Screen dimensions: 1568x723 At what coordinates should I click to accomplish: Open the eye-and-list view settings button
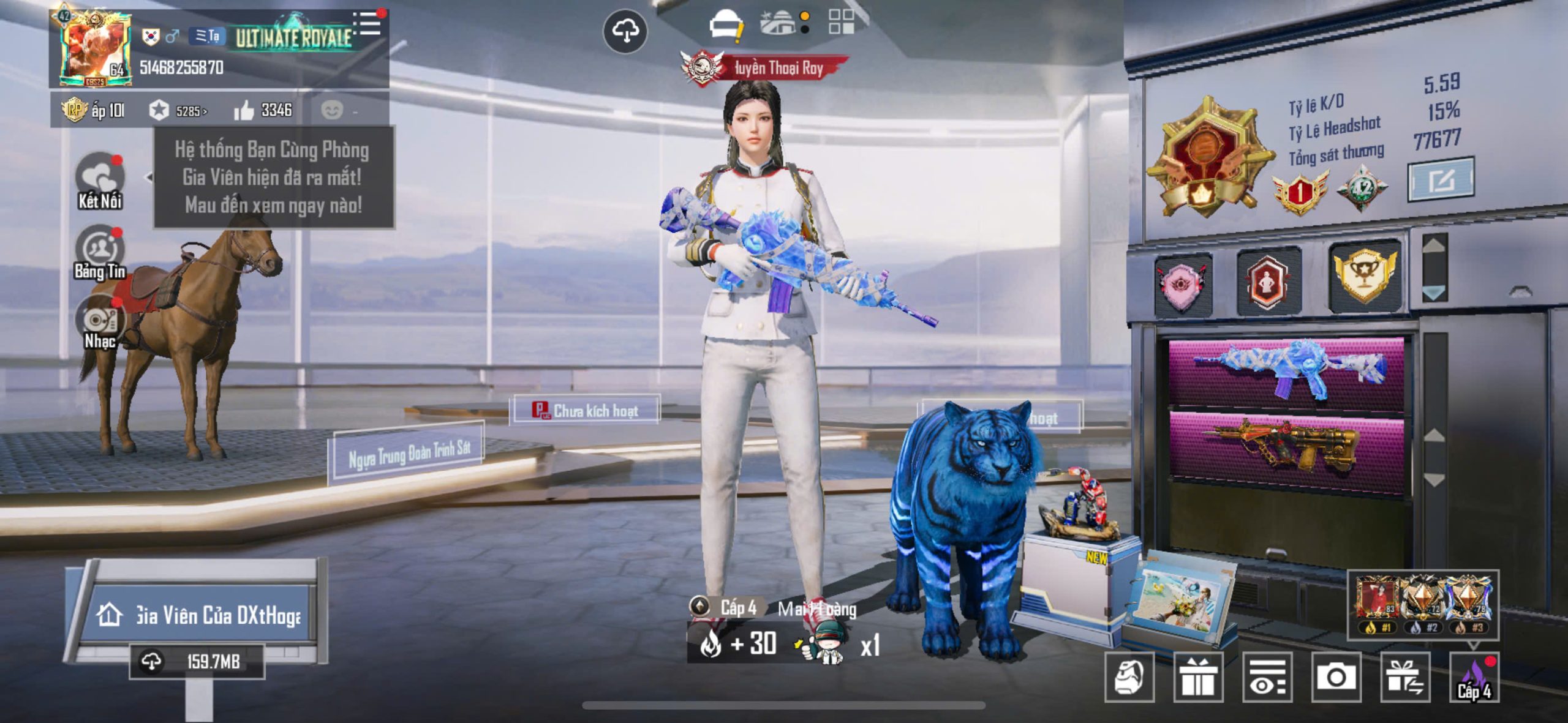click(1267, 676)
